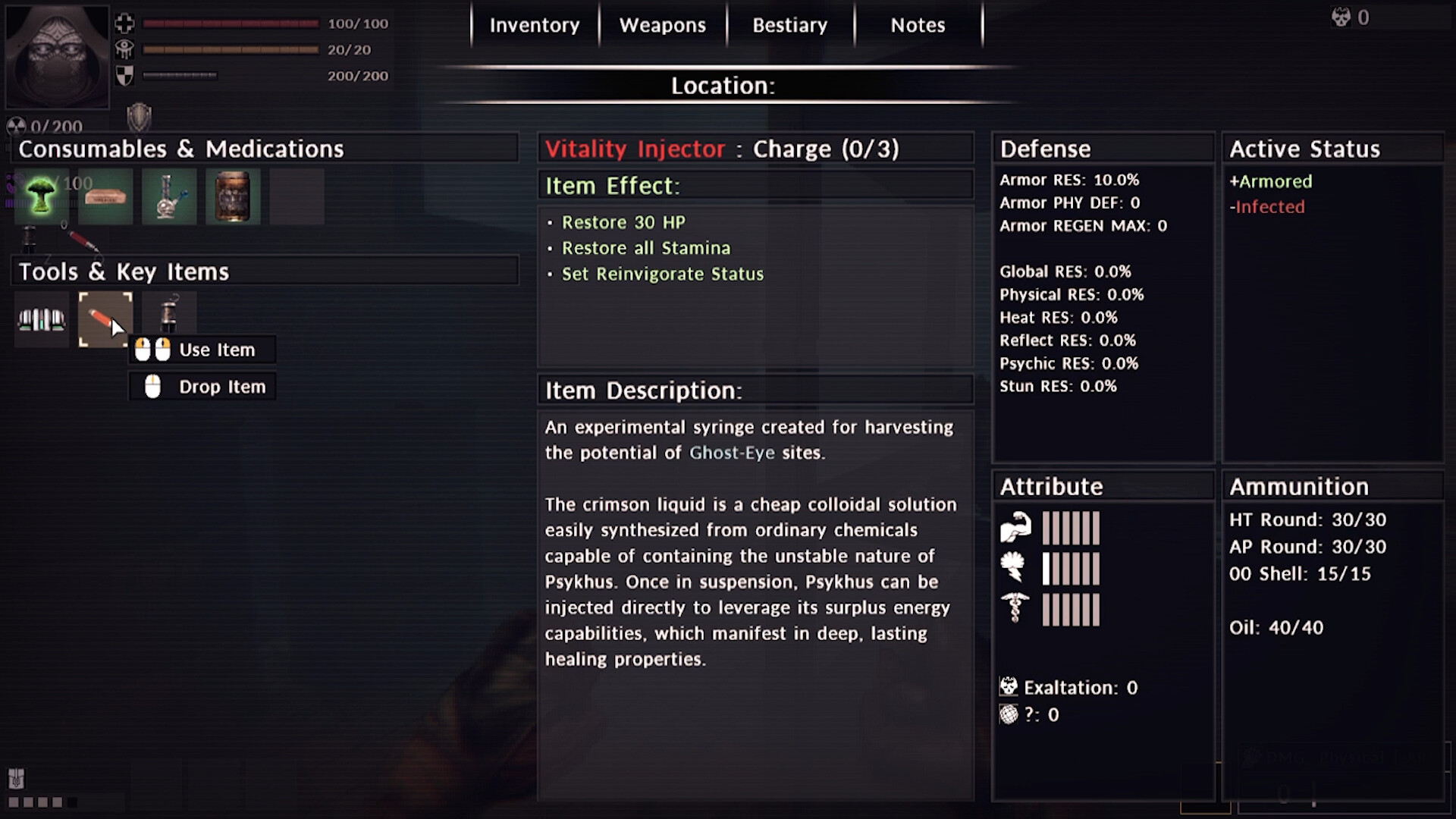
Task: Select the bullet clip in Tools & Key Items
Action: tap(40, 319)
